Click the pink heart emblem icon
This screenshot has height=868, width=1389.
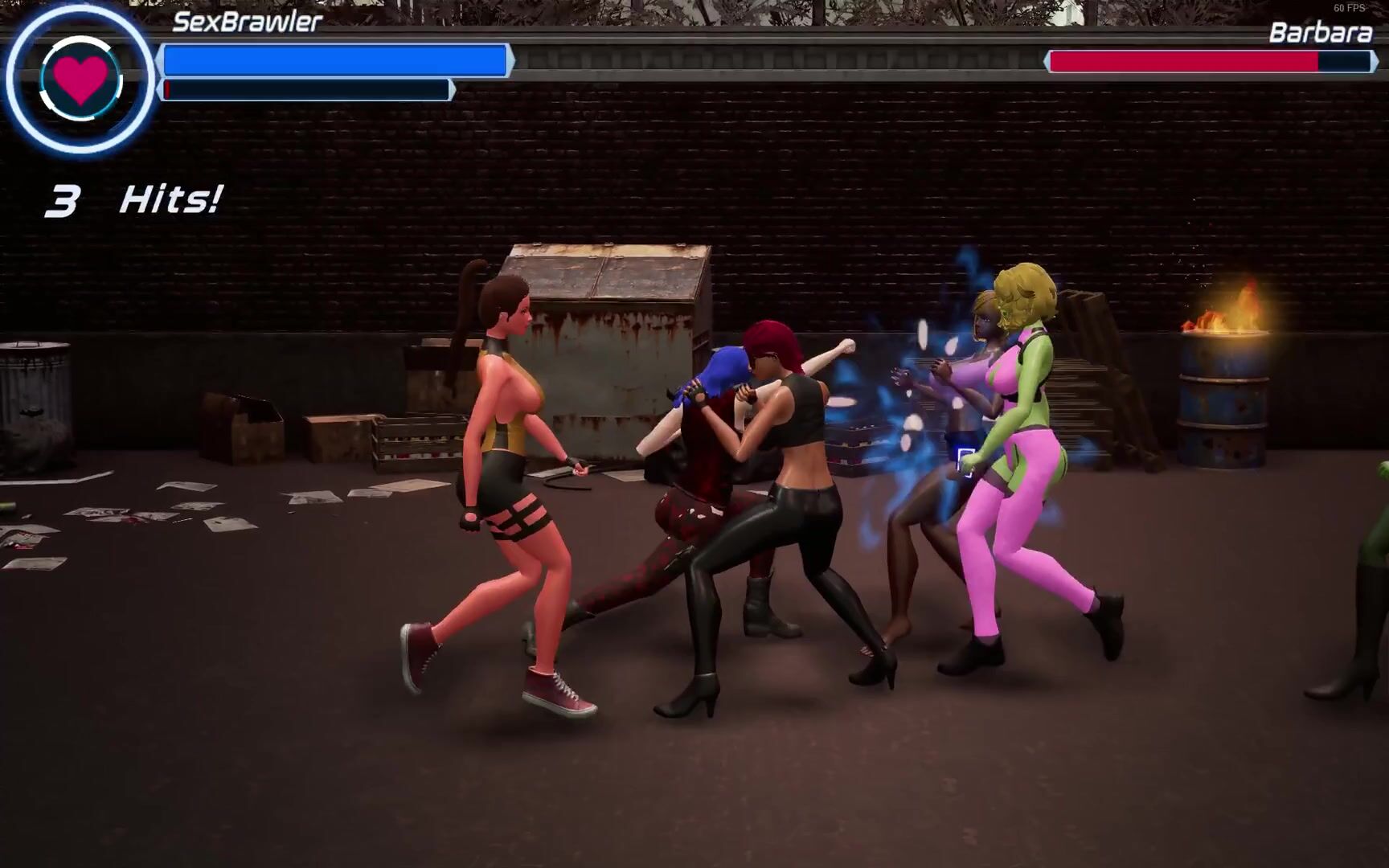(80, 79)
